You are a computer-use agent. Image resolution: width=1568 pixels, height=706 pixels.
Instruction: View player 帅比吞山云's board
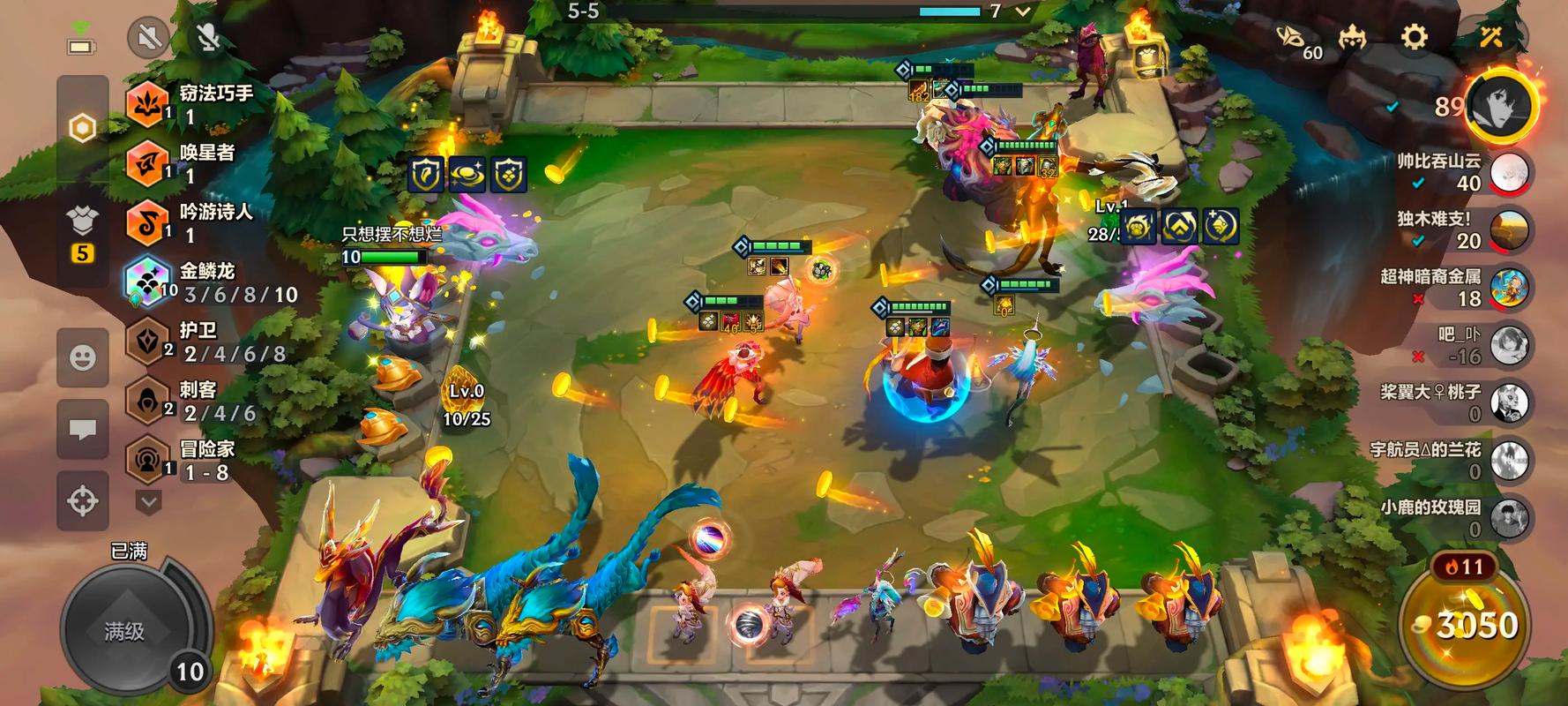coord(1510,172)
